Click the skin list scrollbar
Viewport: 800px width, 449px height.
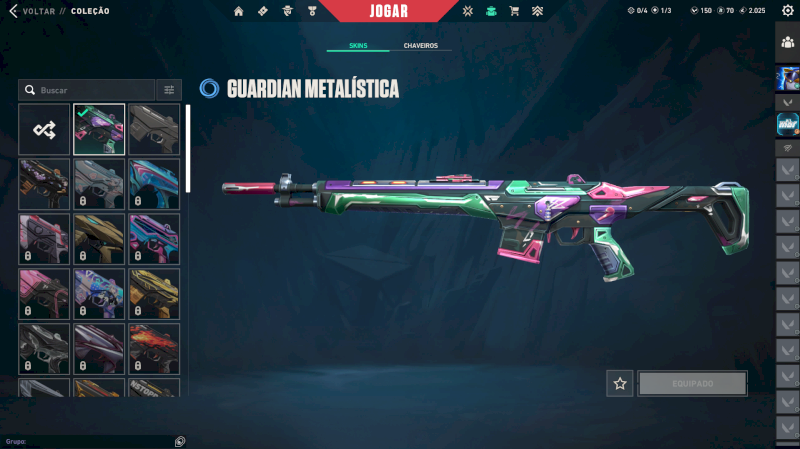tap(187, 148)
